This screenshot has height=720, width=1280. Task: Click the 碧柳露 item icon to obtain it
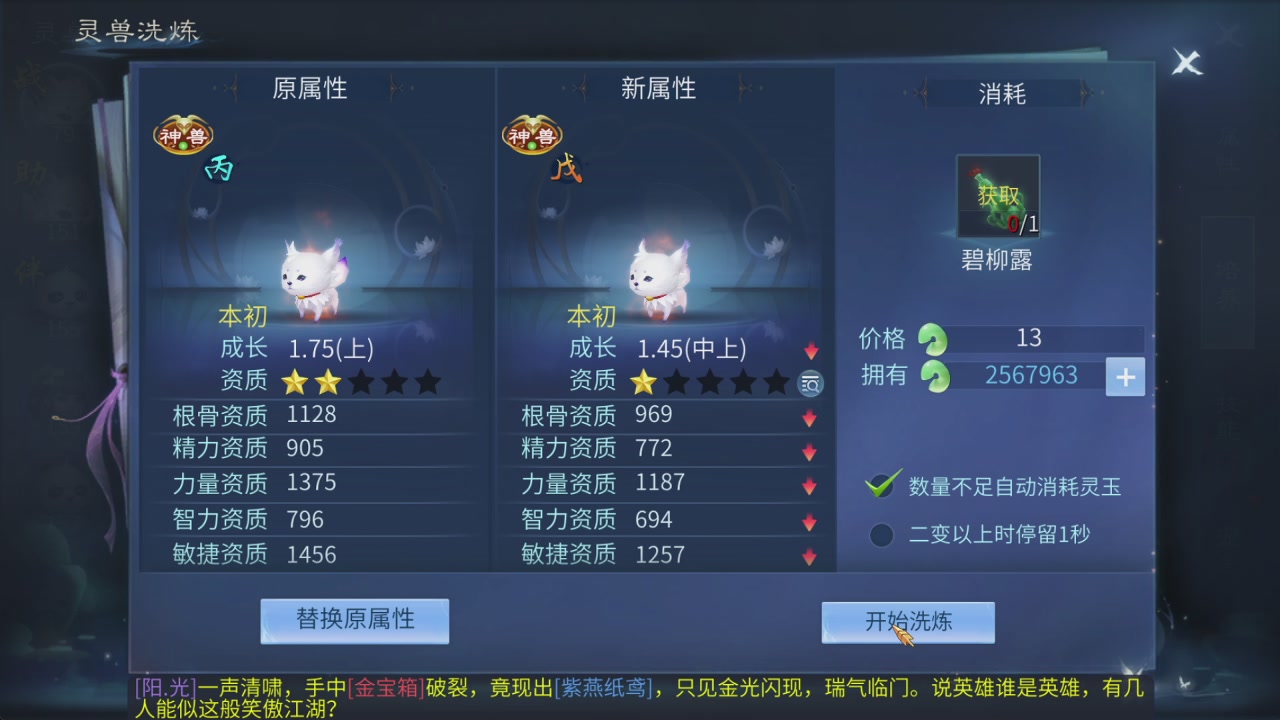click(997, 195)
